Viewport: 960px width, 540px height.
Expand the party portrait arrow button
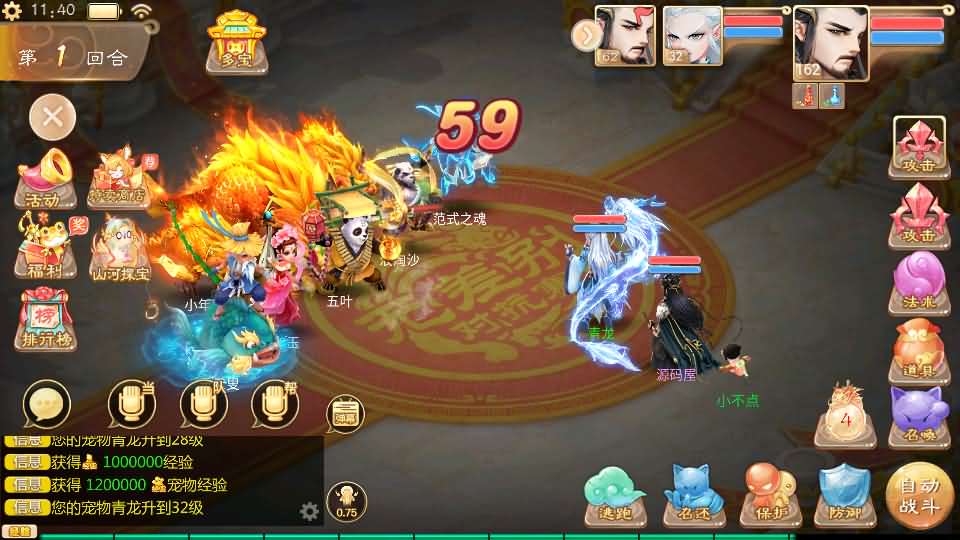point(583,35)
